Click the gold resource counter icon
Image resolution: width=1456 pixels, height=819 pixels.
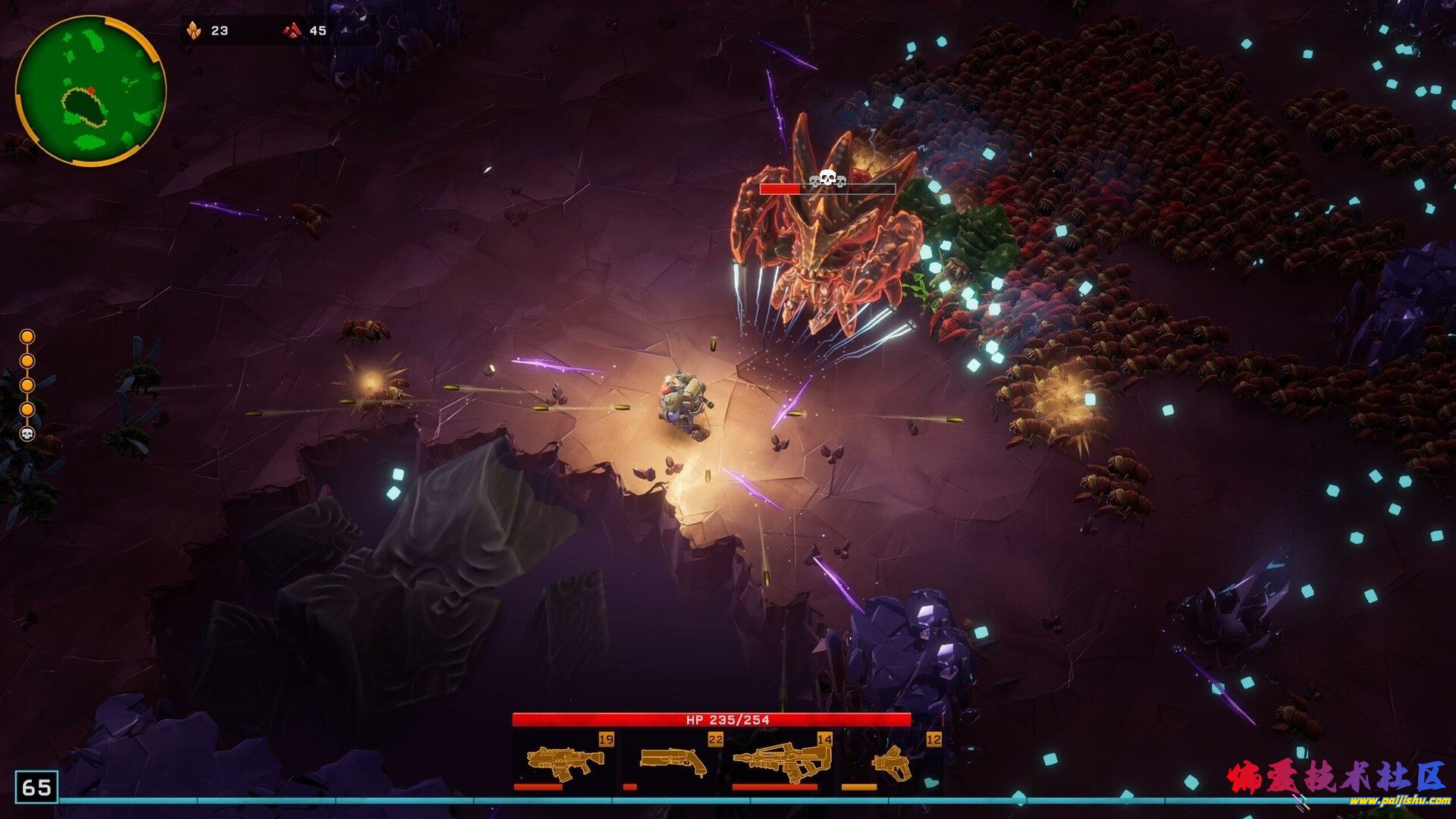click(x=194, y=31)
